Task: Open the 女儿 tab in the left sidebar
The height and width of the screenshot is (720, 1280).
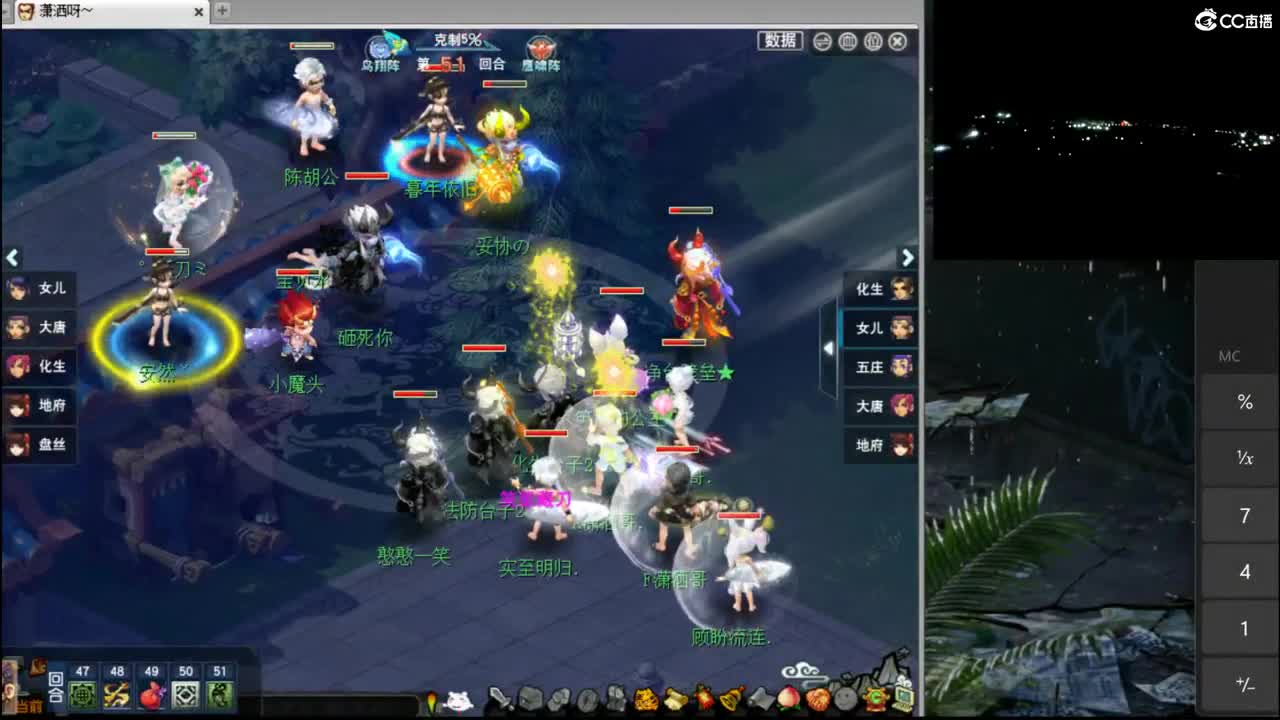Action: pos(40,289)
